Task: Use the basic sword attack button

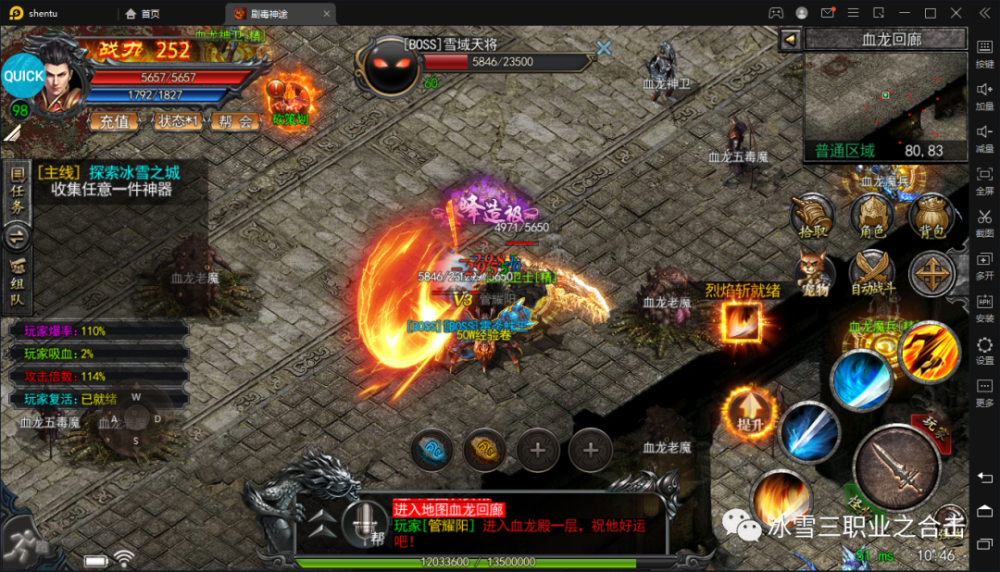Action: tap(895, 467)
